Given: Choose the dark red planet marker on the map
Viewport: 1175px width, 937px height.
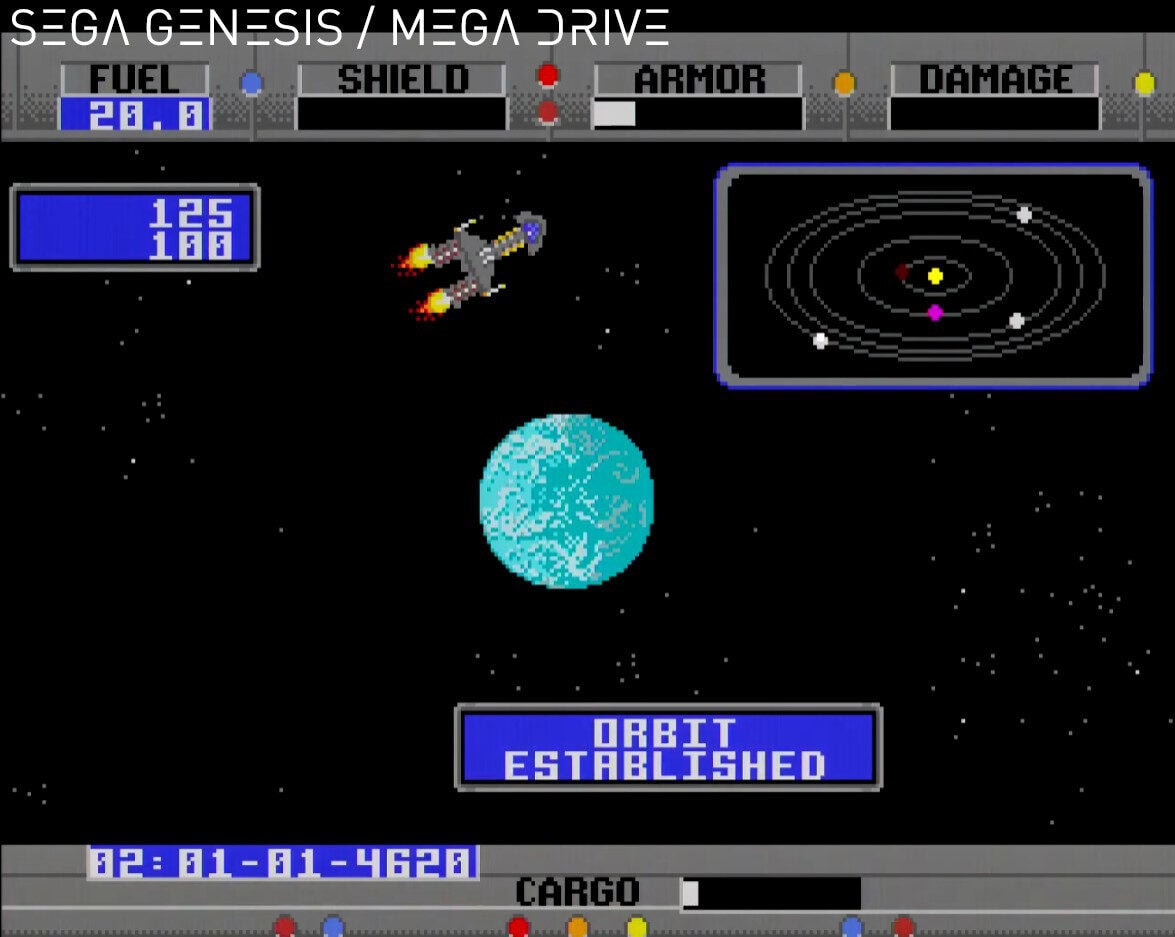Looking at the screenshot, I should pyautogui.click(x=902, y=271).
